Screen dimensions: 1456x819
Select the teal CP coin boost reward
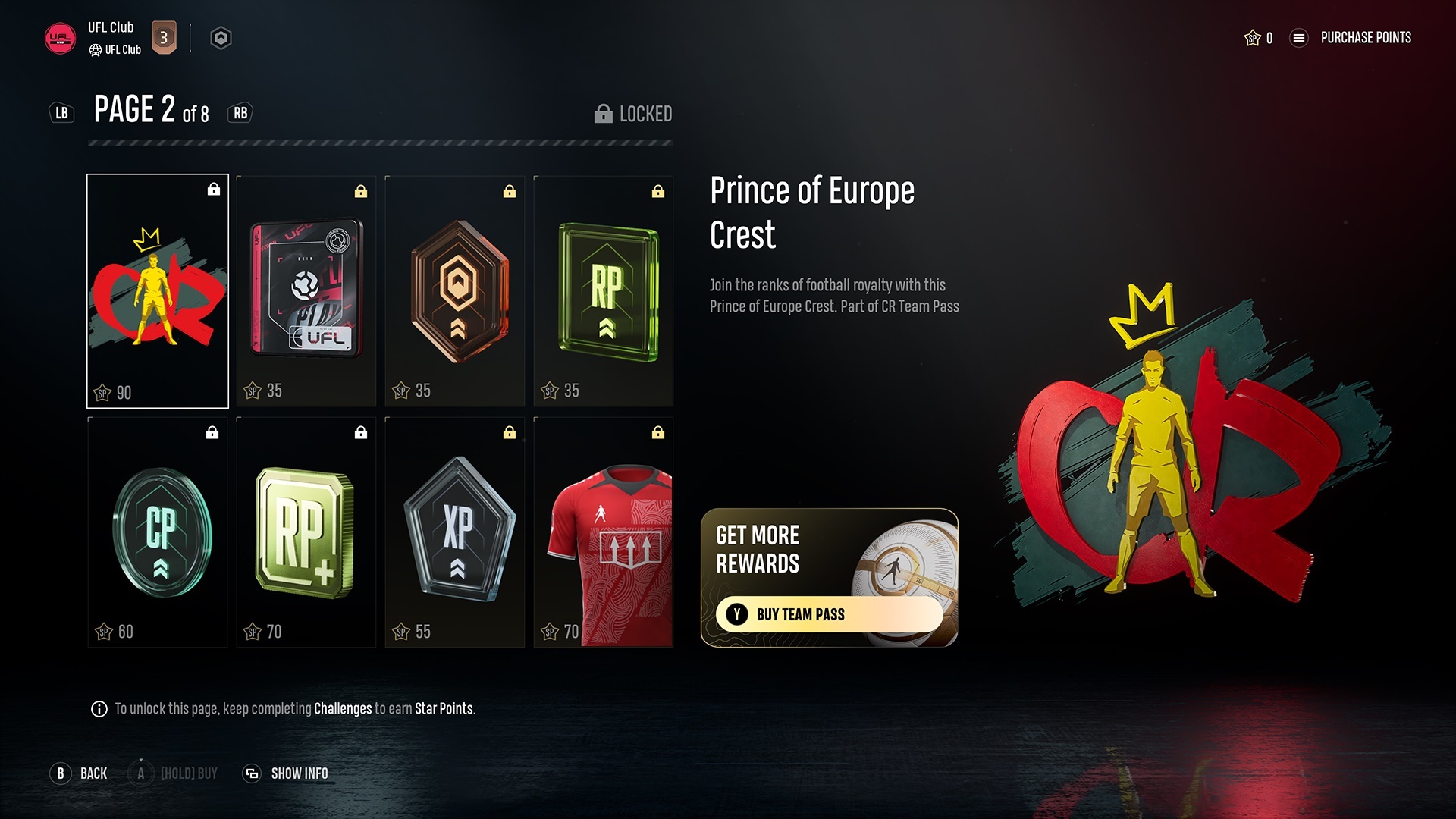pyautogui.click(x=158, y=532)
